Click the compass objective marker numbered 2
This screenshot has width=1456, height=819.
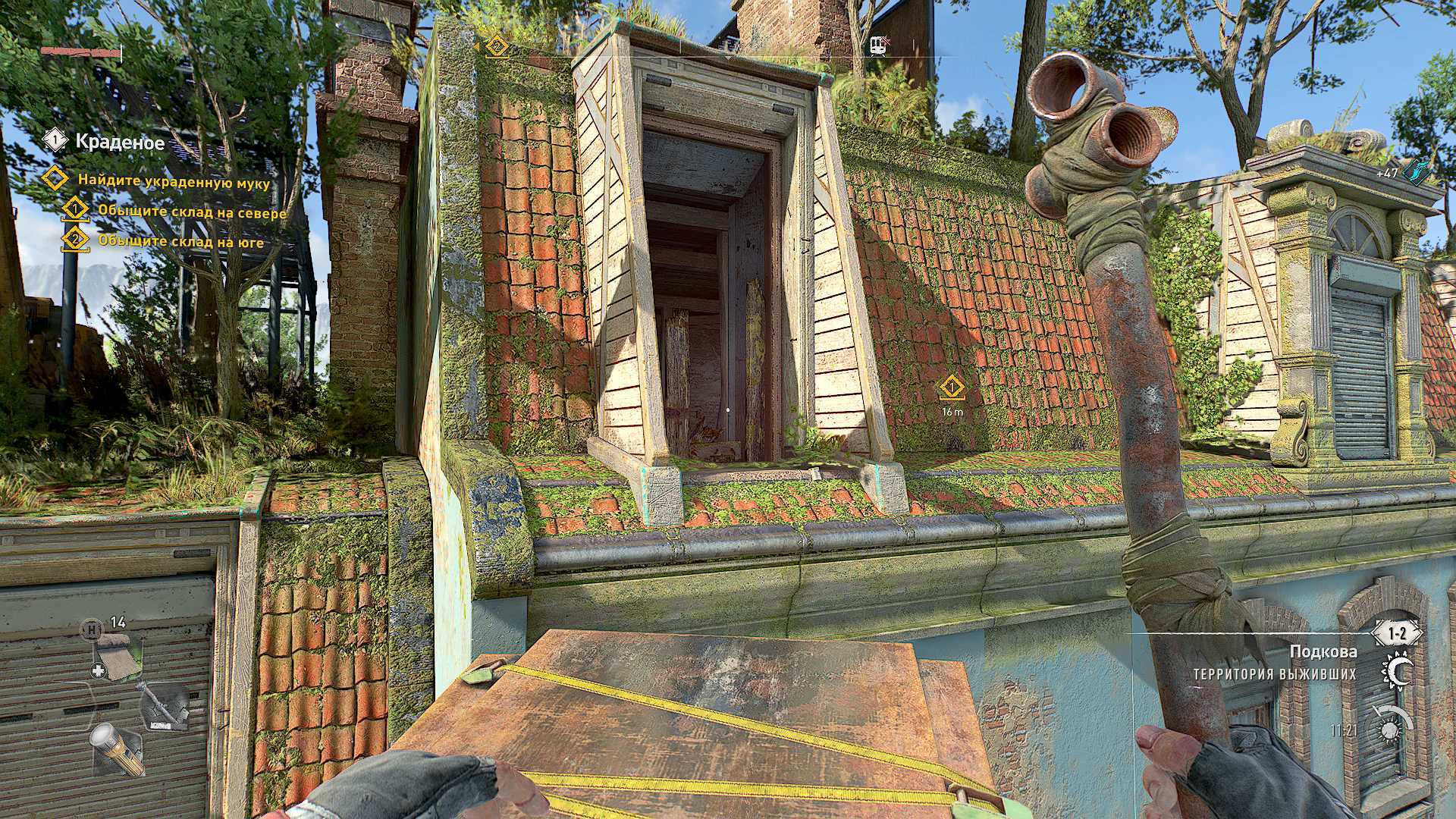[x=496, y=46]
